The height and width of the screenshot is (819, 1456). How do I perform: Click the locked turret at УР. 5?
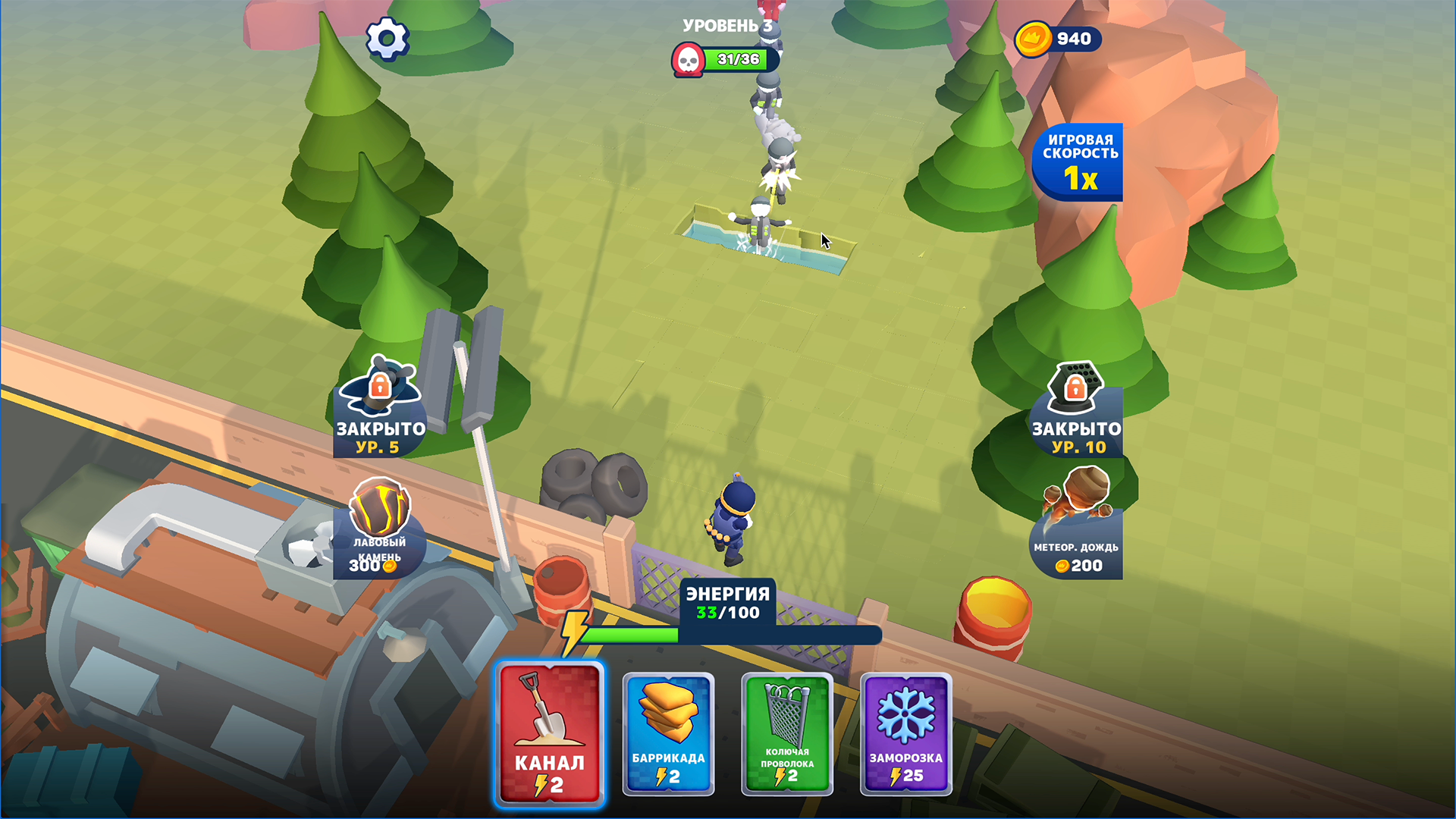click(x=379, y=409)
